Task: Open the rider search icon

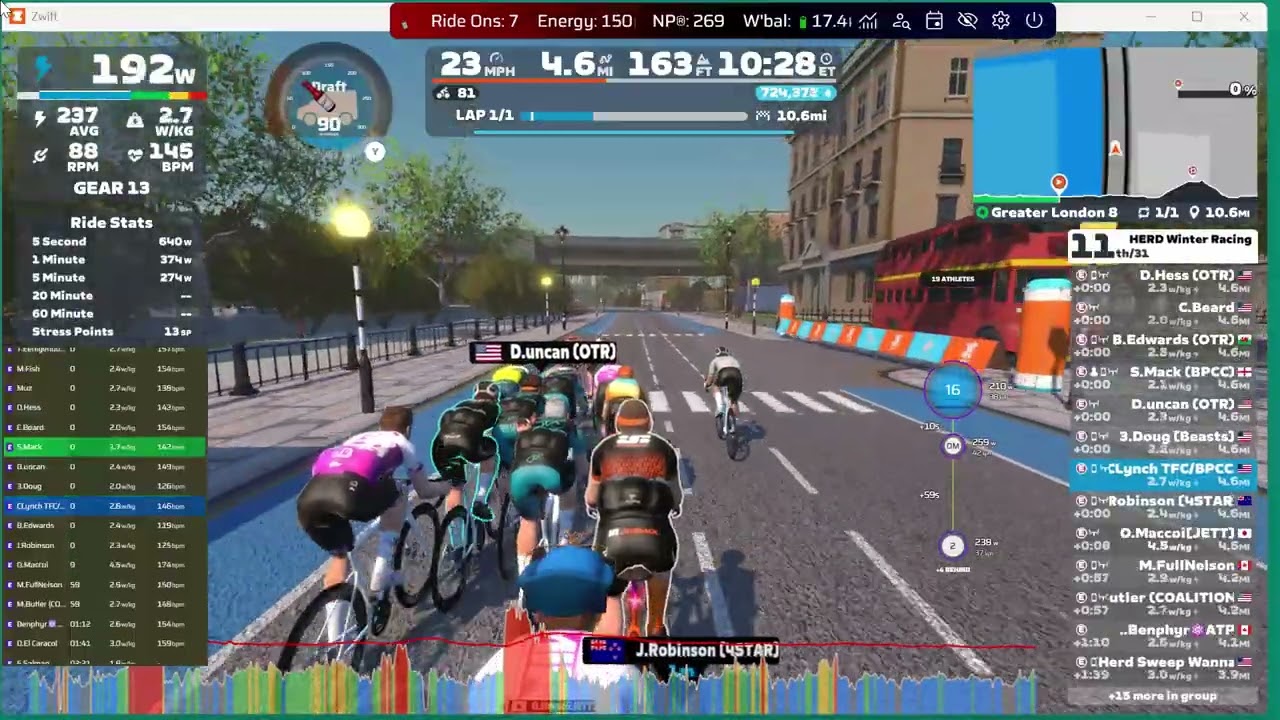Action: point(901,20)
